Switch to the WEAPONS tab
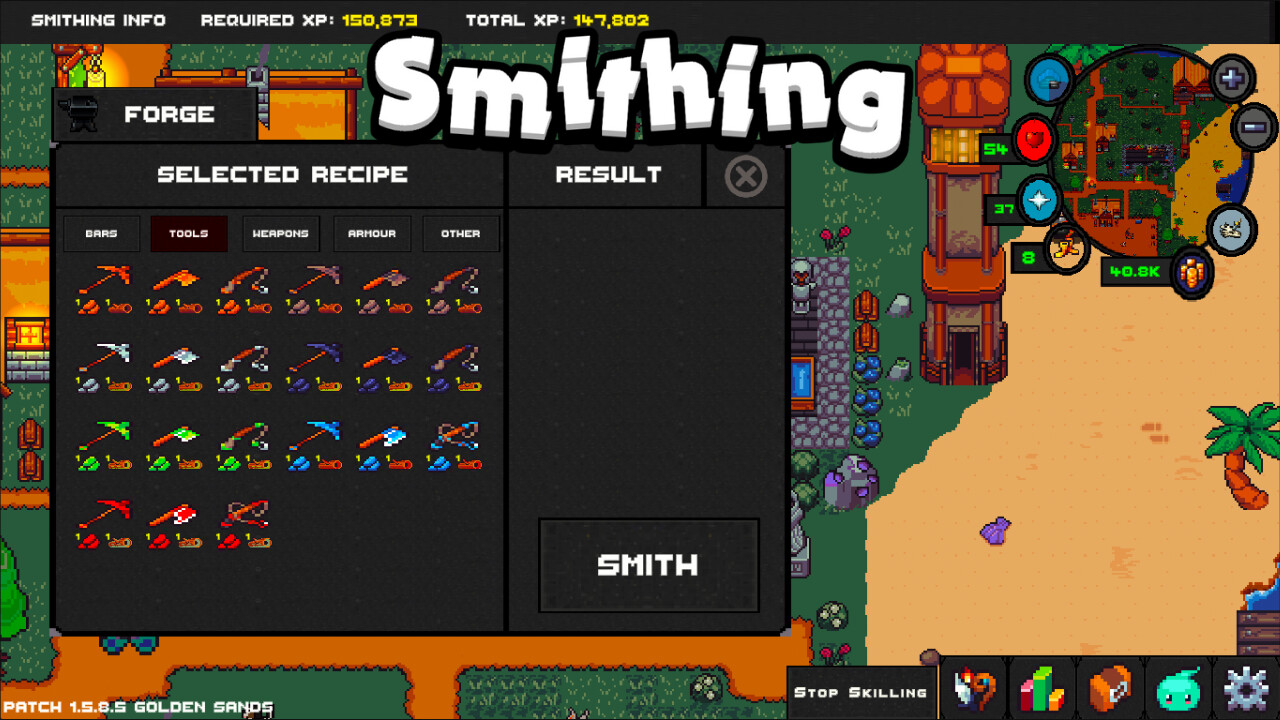The width and height of the screenshot is (1280, 720). pos(281,233)
